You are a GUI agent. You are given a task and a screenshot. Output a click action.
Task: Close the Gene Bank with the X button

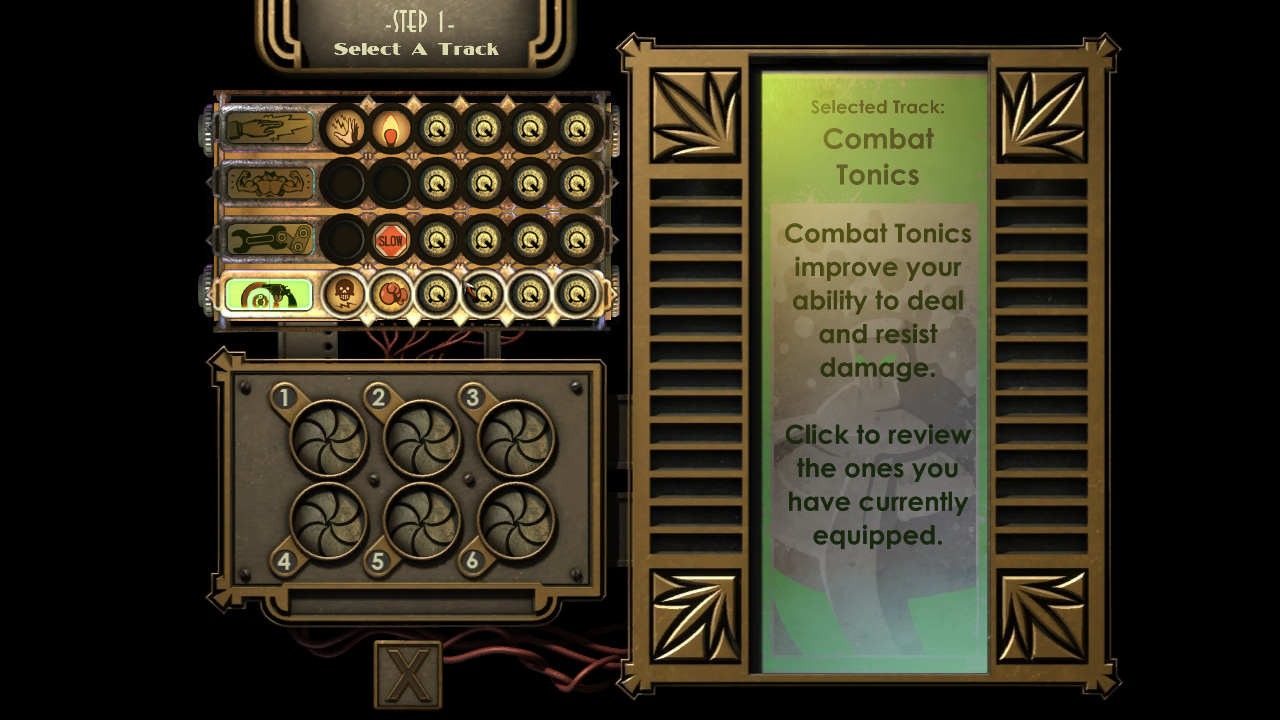point(407,675)
